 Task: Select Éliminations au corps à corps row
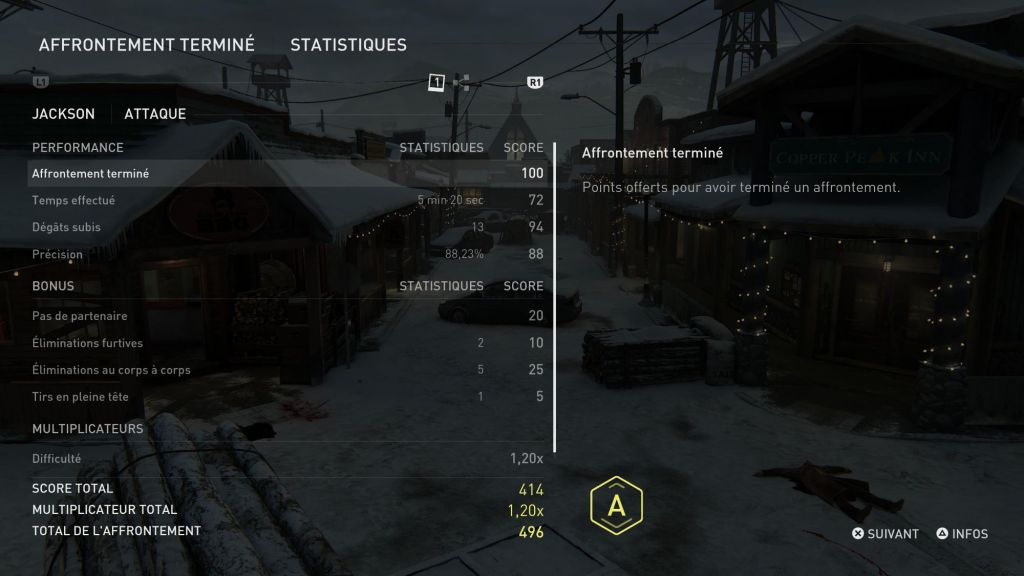click(288, 370)
